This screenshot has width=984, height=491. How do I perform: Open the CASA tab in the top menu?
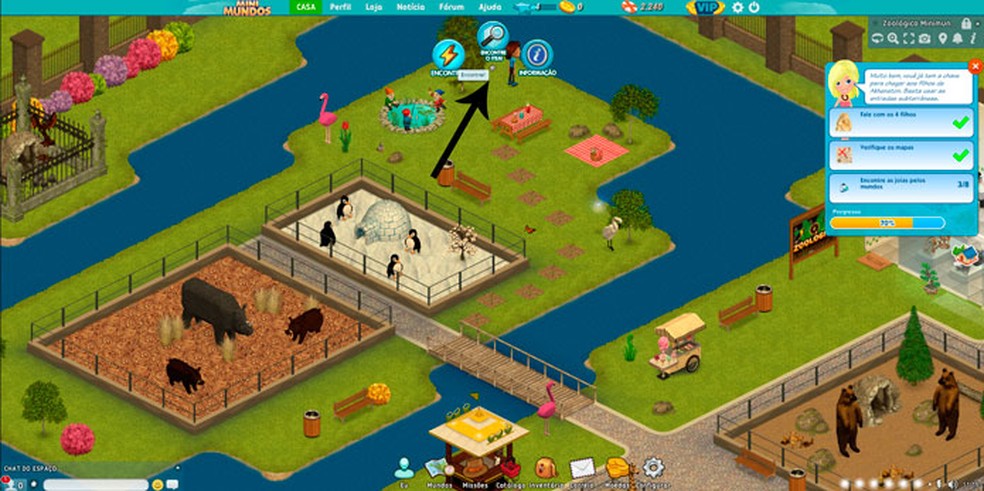click(306, 7)
